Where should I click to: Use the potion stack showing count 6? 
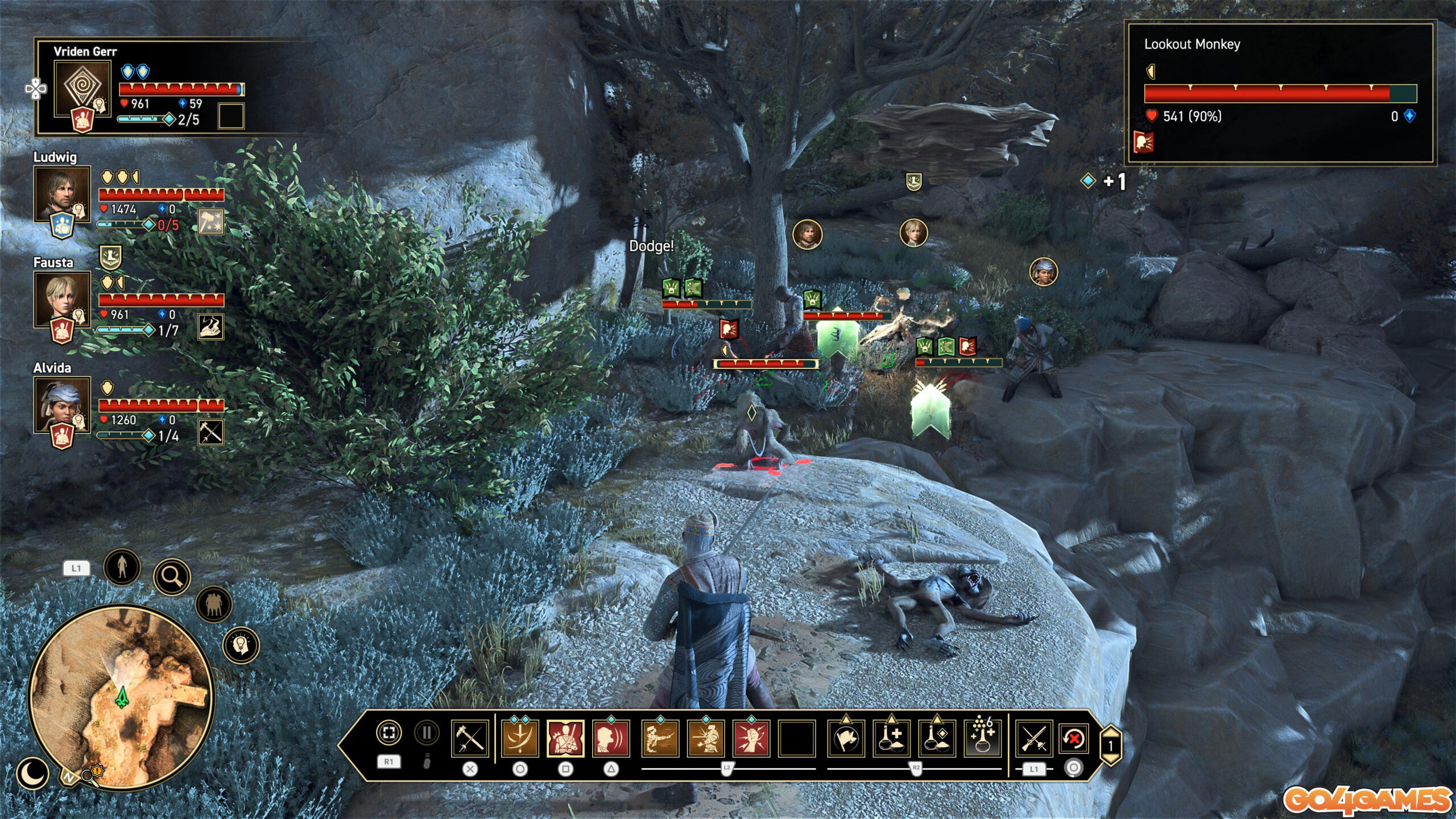982,738
